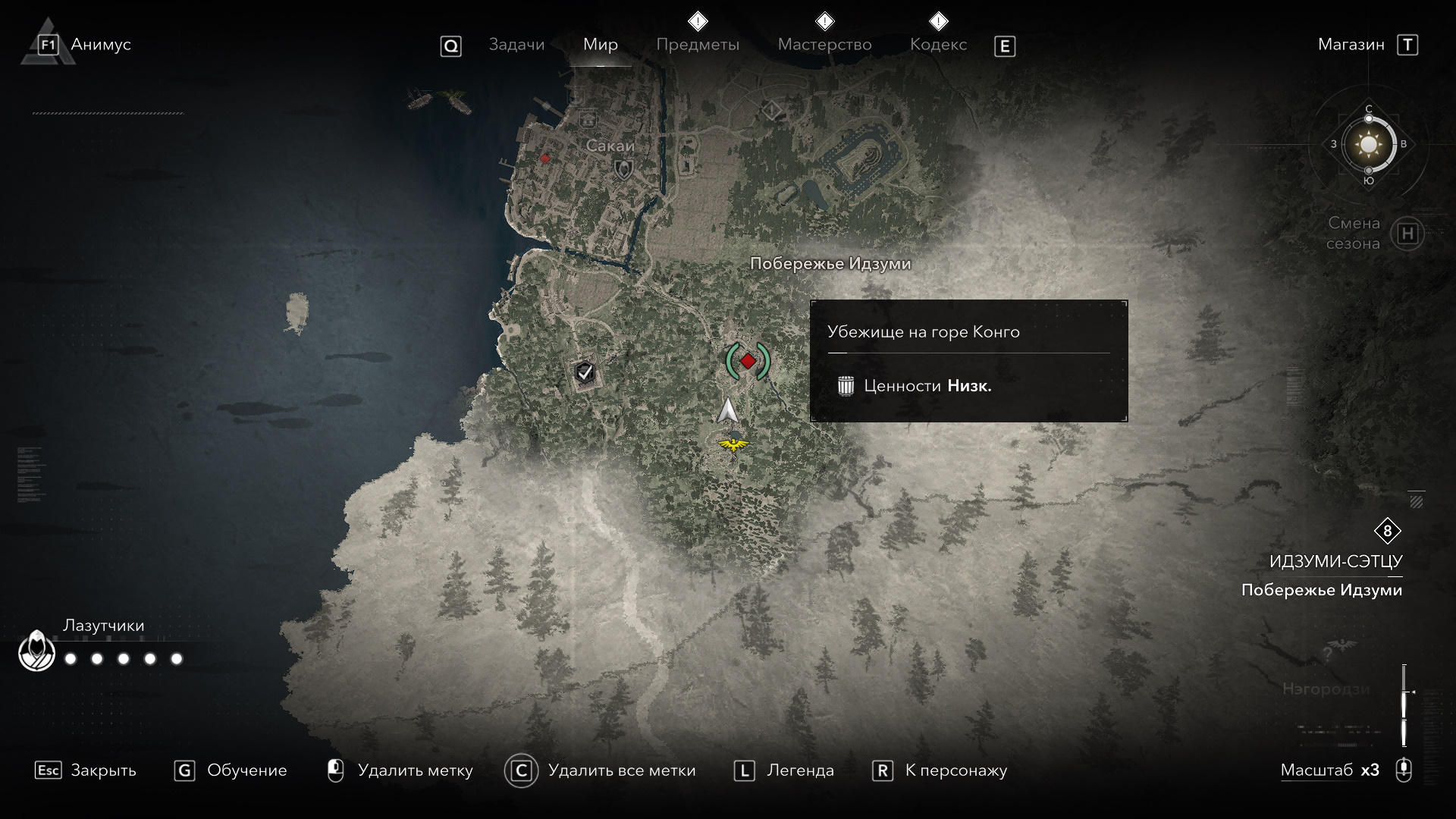The height and width of the screenshot is (819, 1456).
Task: Click the Лазутчики scouts hooded icon
Action: [x=36, y=651]
